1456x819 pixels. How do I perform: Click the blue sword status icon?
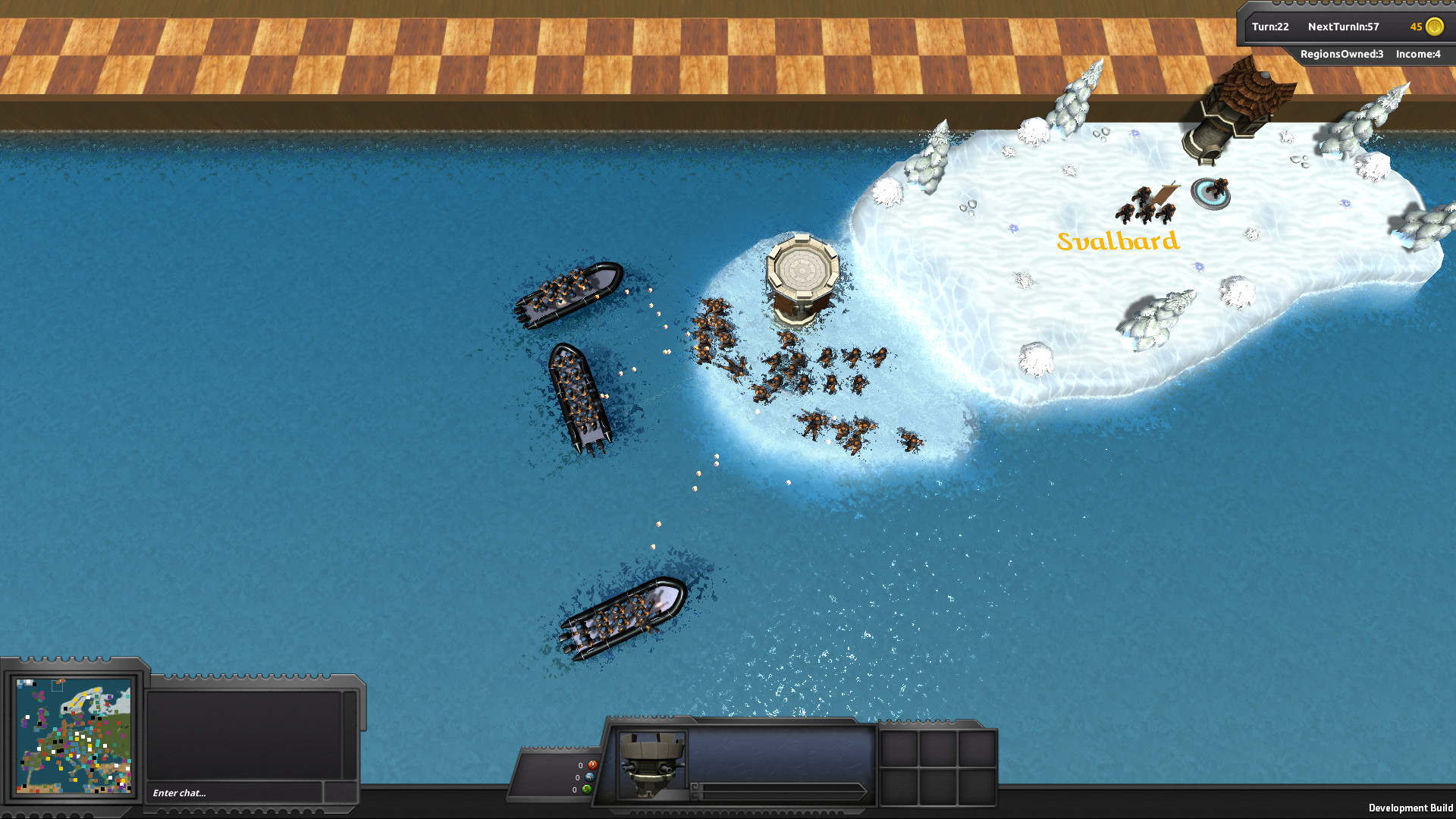click(x=589, y=777)
